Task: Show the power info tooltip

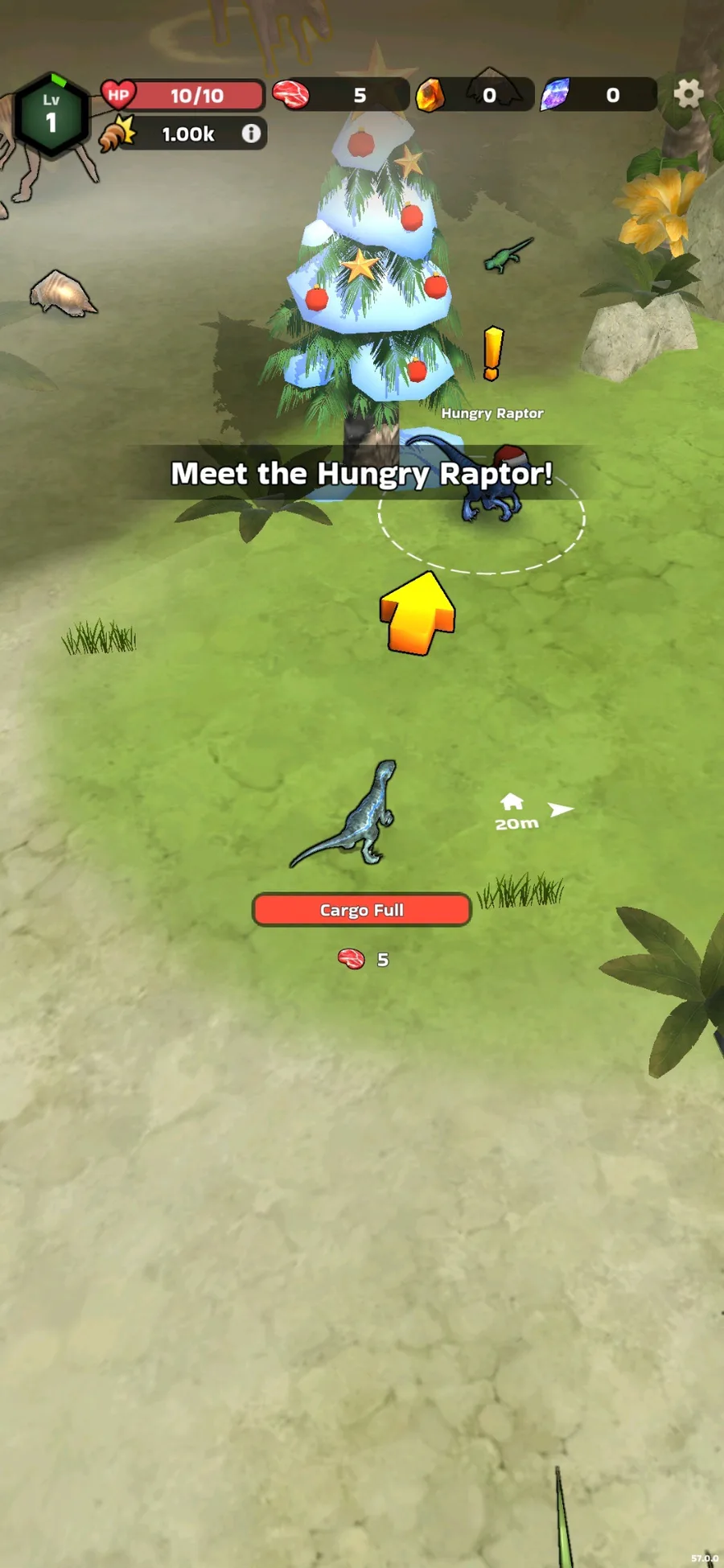Action: (252, 134)
